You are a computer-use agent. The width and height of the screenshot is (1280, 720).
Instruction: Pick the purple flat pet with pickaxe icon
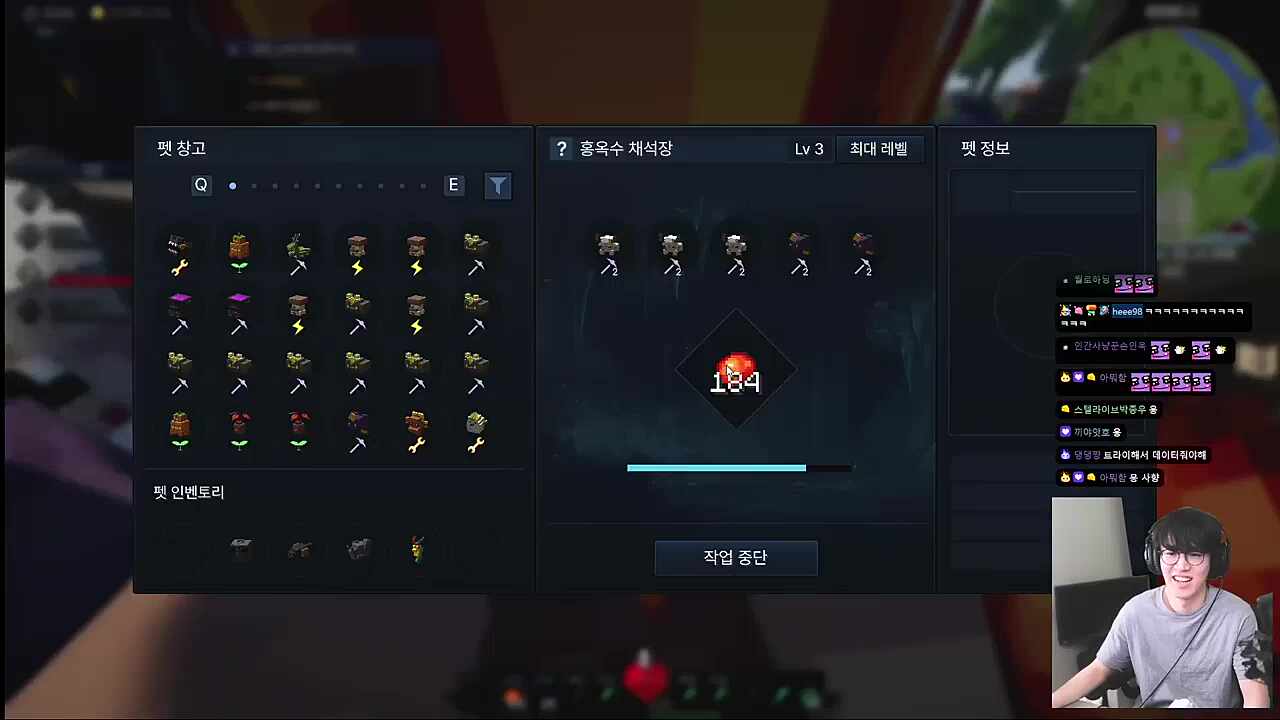178,310
